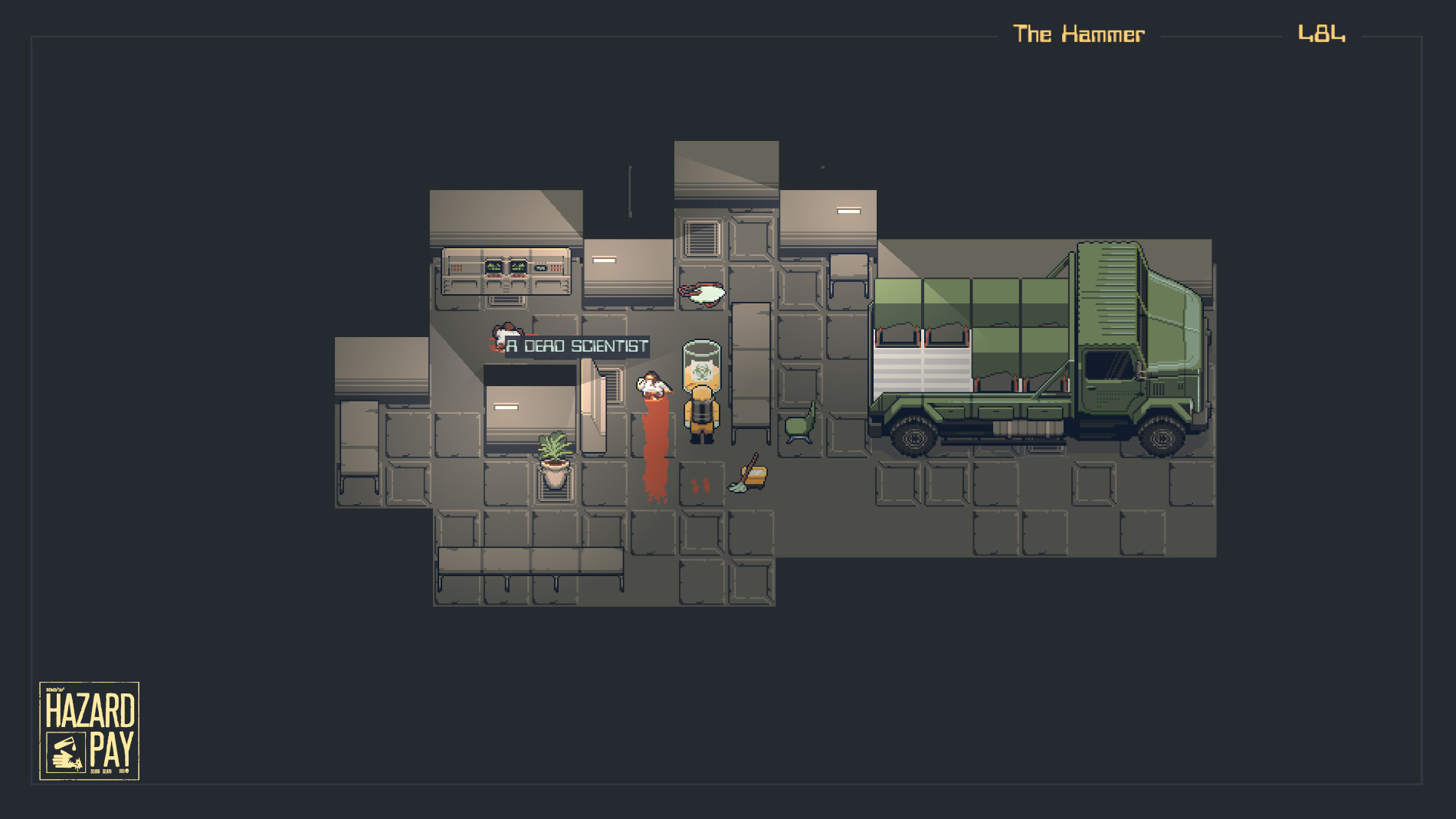Select the hazmat suit player character
Screen dimensions: 1456x819
pos(700,411)
